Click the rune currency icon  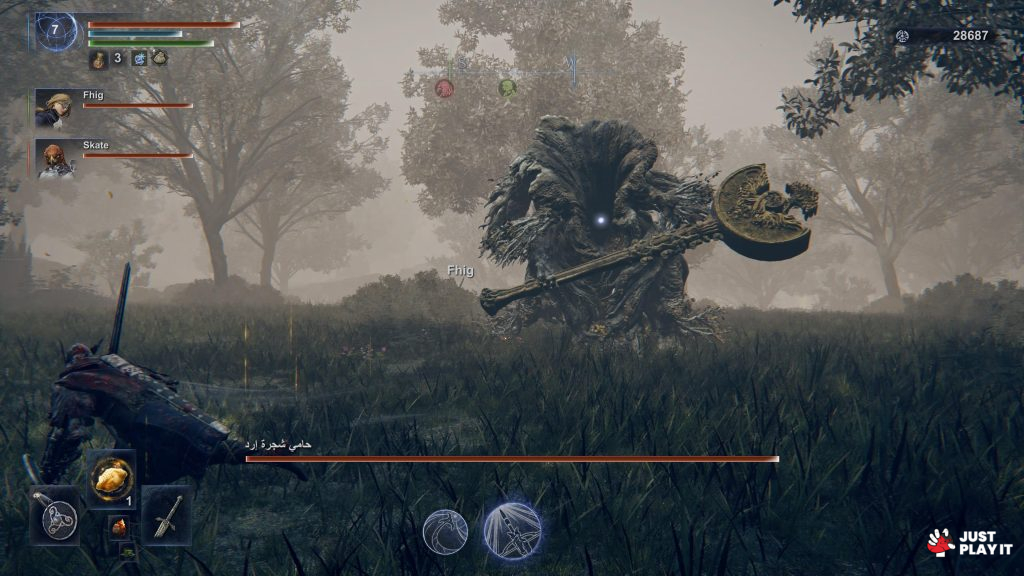pos(902,35)
